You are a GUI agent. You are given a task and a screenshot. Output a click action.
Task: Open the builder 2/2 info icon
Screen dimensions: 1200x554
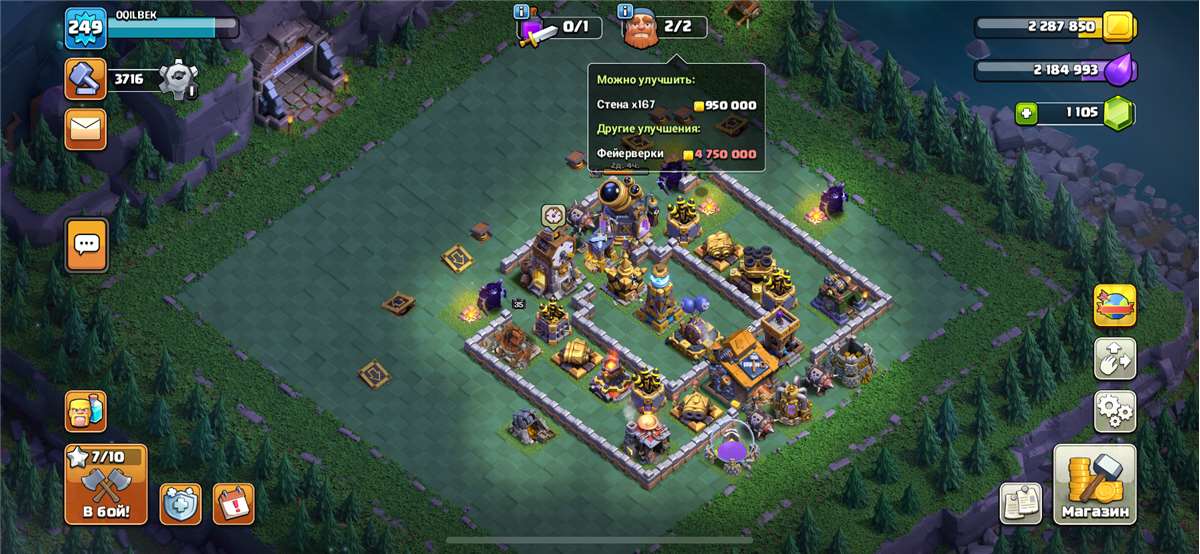pos(627,12)
